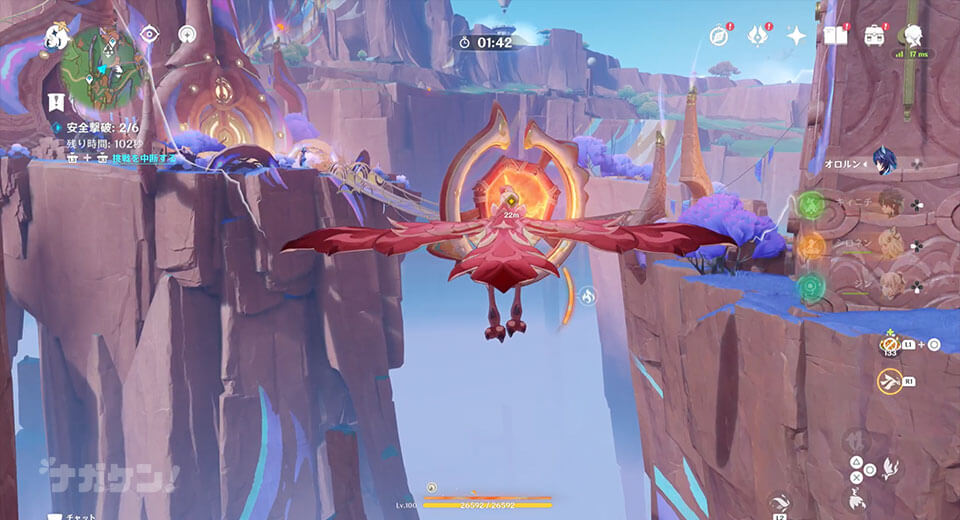Screen dimensions: 960x520
Task: Open the open-book events icon
Action: click(x=835, y=36)
